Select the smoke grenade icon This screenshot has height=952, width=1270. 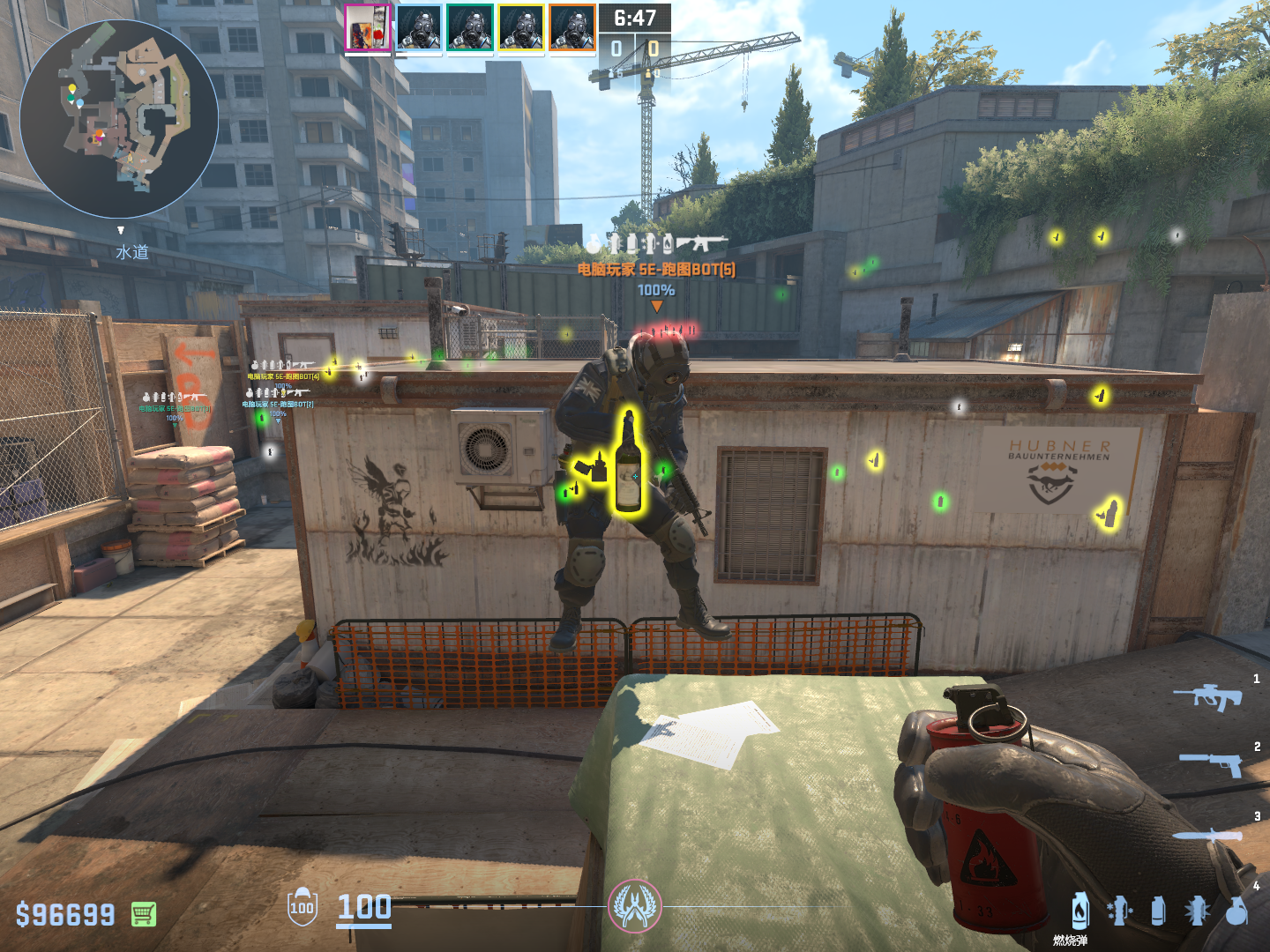1158,911
